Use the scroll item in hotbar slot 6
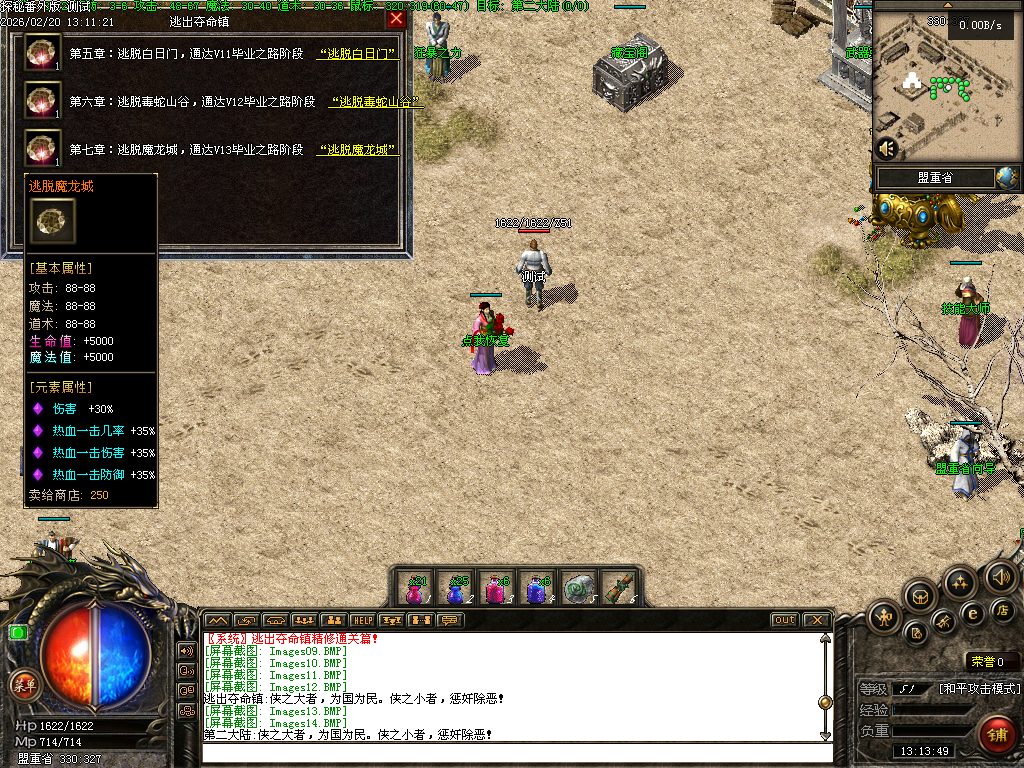 click(x=618, y=590)
